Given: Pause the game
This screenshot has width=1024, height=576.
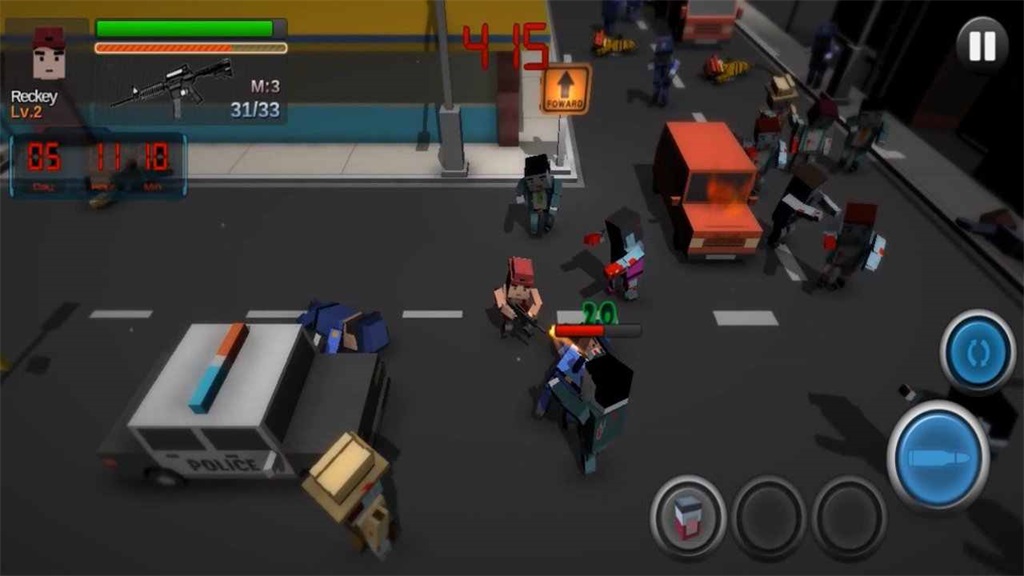Looking at the screenshot, I should 981,46.
